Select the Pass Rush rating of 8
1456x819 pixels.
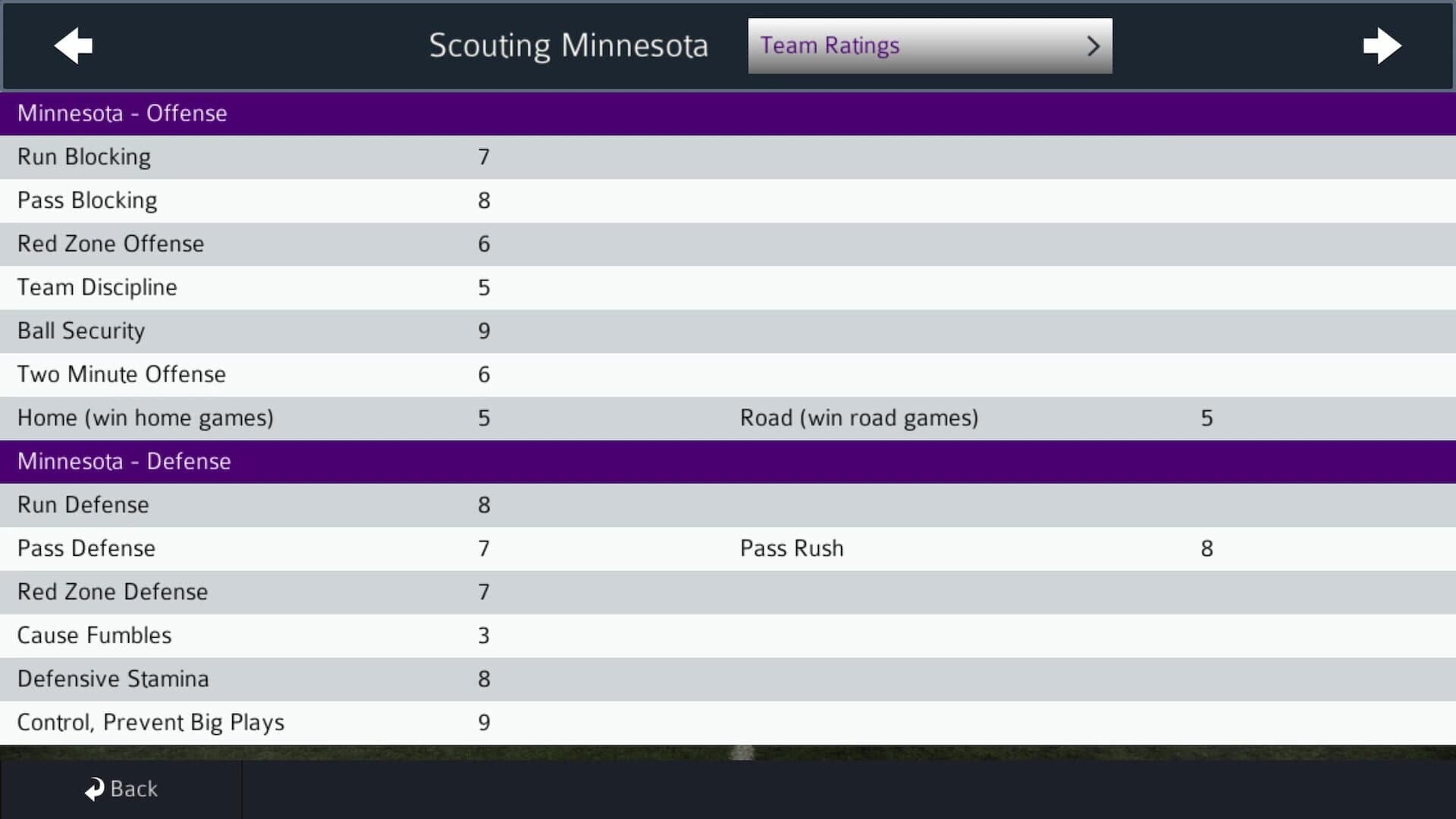(1207, 548)
